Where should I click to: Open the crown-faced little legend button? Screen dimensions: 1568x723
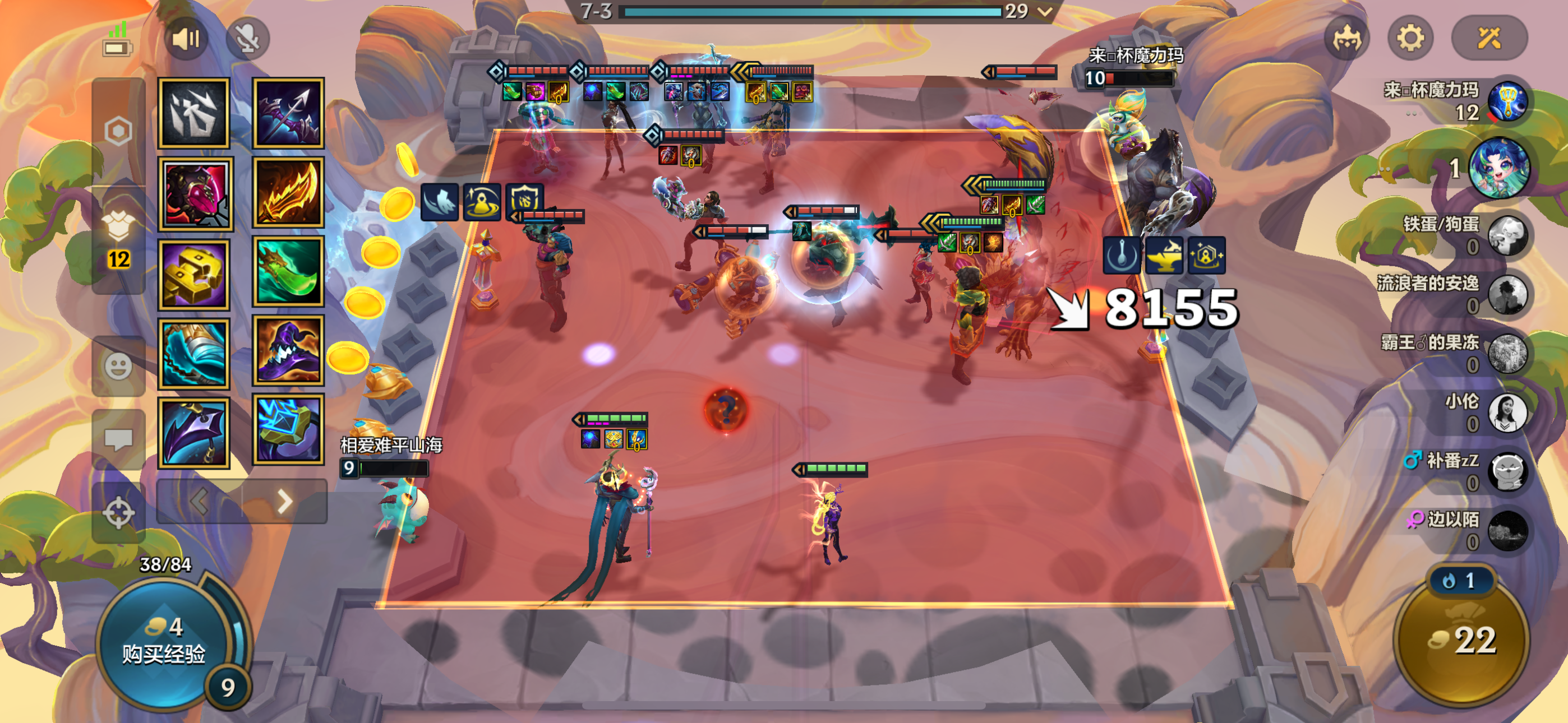tap(1346, 39)
